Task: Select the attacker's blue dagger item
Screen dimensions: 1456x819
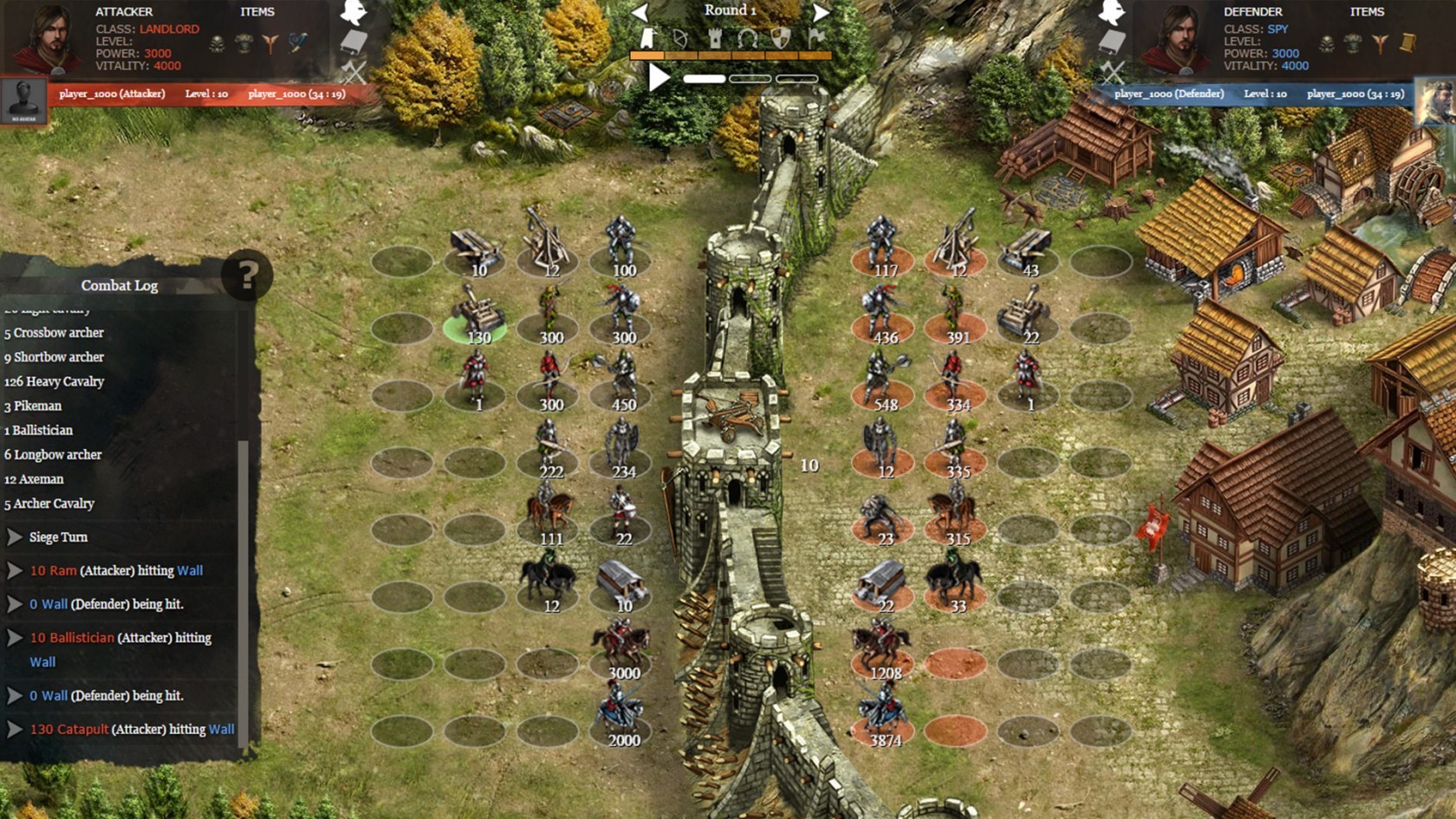Action: click(298, 42)
